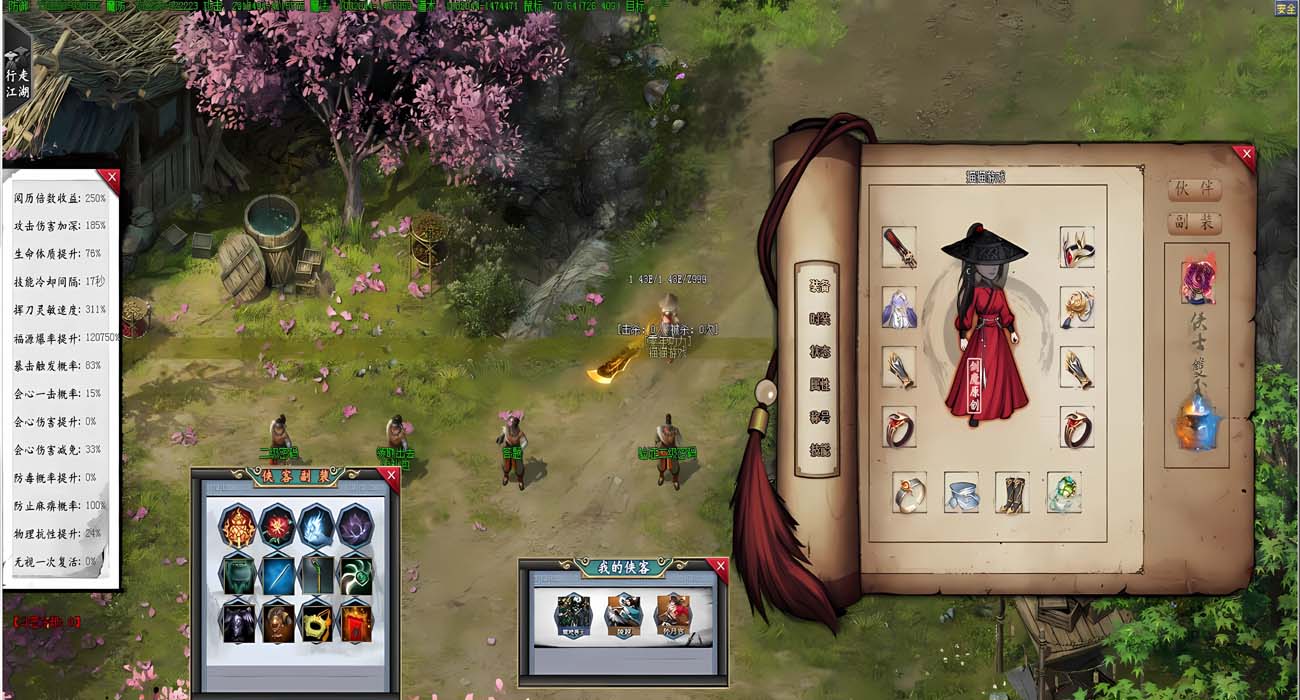The image size is (1300, 700).
Task: Close the character equipment scroll panel
Action: pyautogui.click(x=1243, y=154)
